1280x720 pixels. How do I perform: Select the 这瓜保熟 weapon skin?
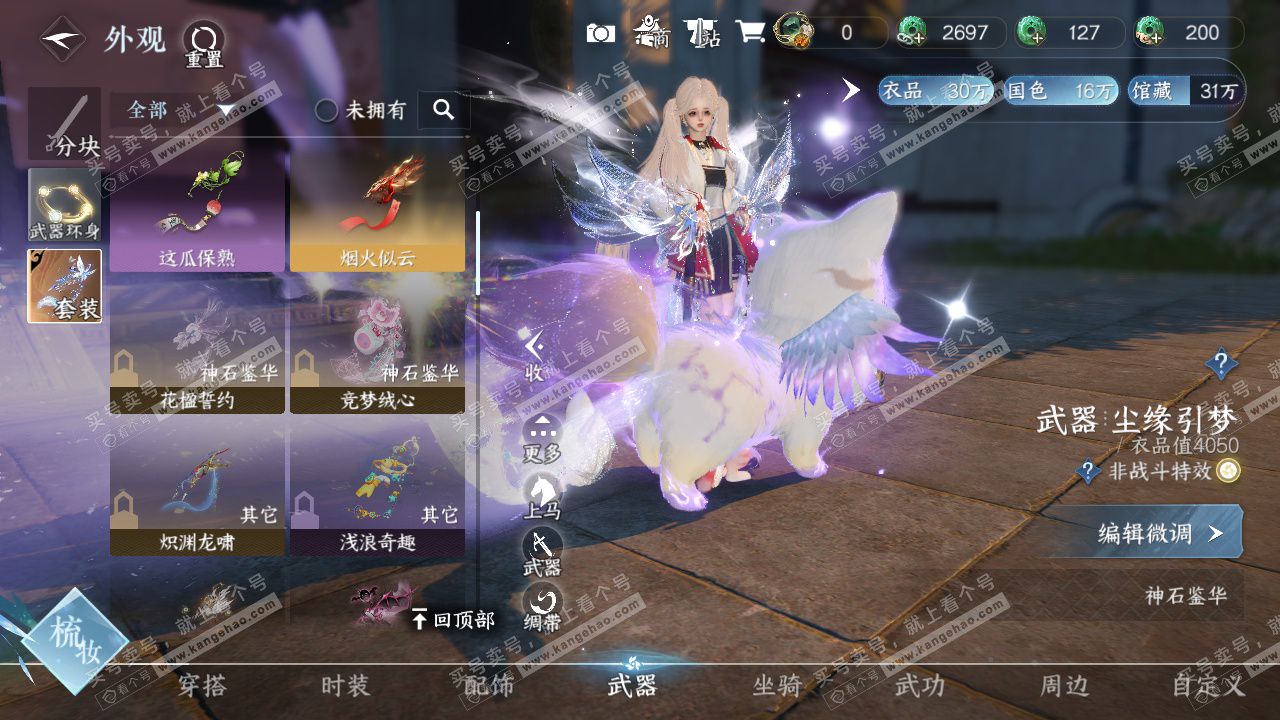[197, 211]
